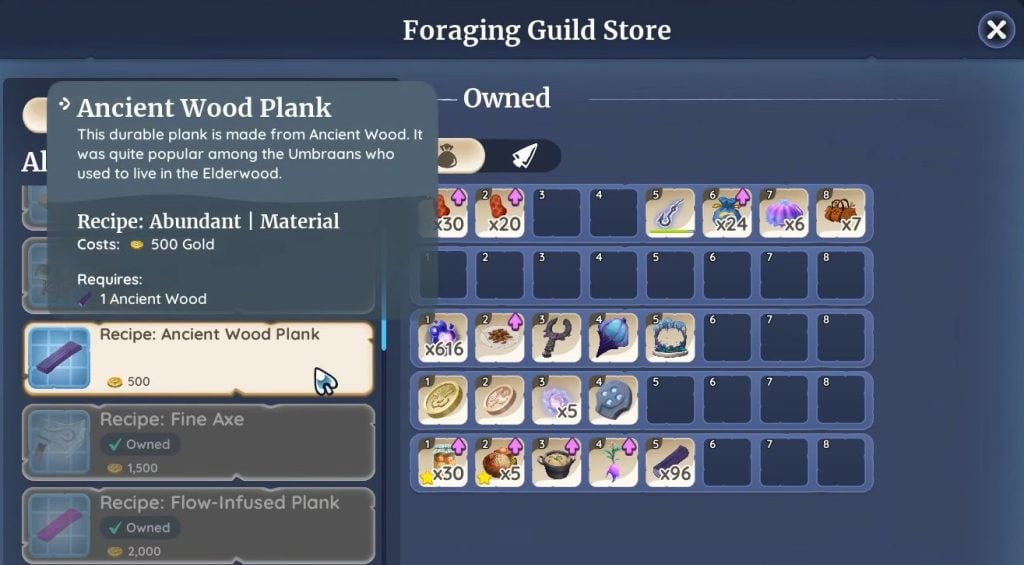1024x565 pixels.
Task: Pick the stone arch portal item
Action: (670, 337)
